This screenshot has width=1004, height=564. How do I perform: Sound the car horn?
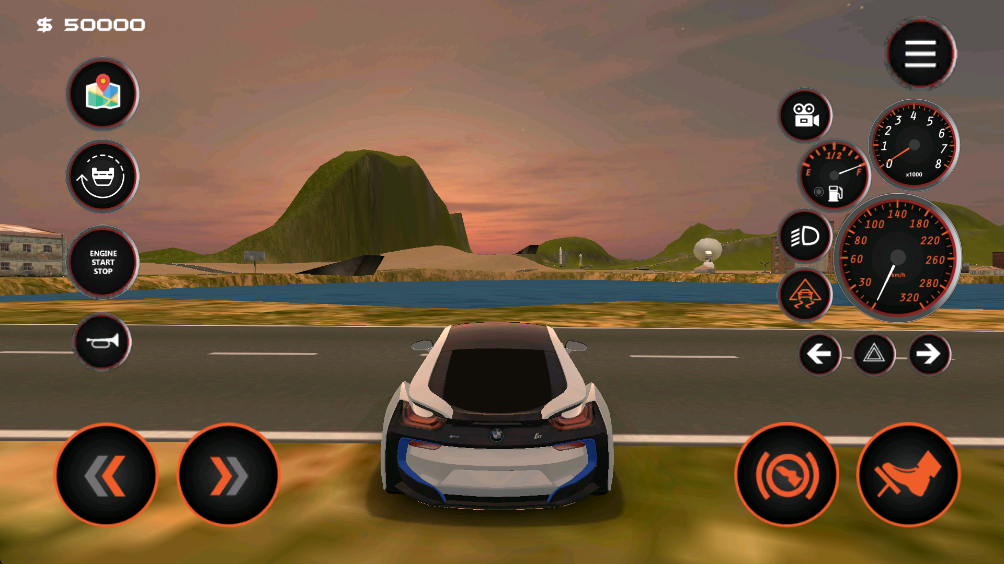pos(103,342)
